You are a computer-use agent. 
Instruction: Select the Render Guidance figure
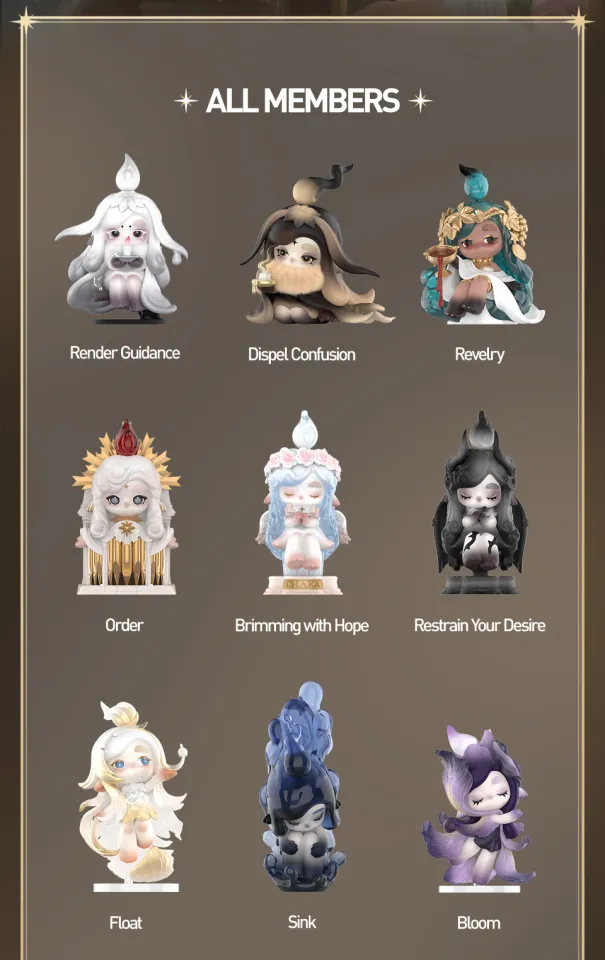point(124,243)
